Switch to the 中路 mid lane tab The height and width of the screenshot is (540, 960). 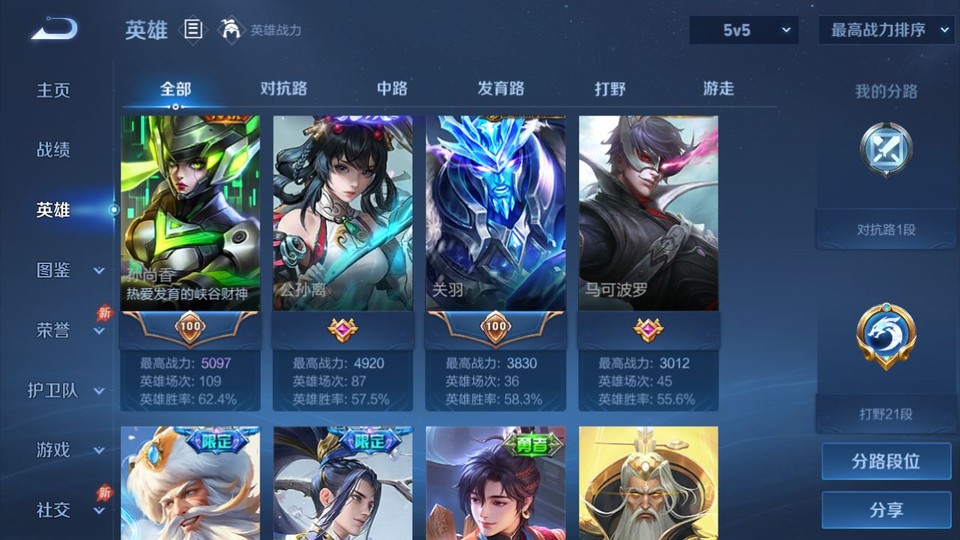[x=392, y=88]
